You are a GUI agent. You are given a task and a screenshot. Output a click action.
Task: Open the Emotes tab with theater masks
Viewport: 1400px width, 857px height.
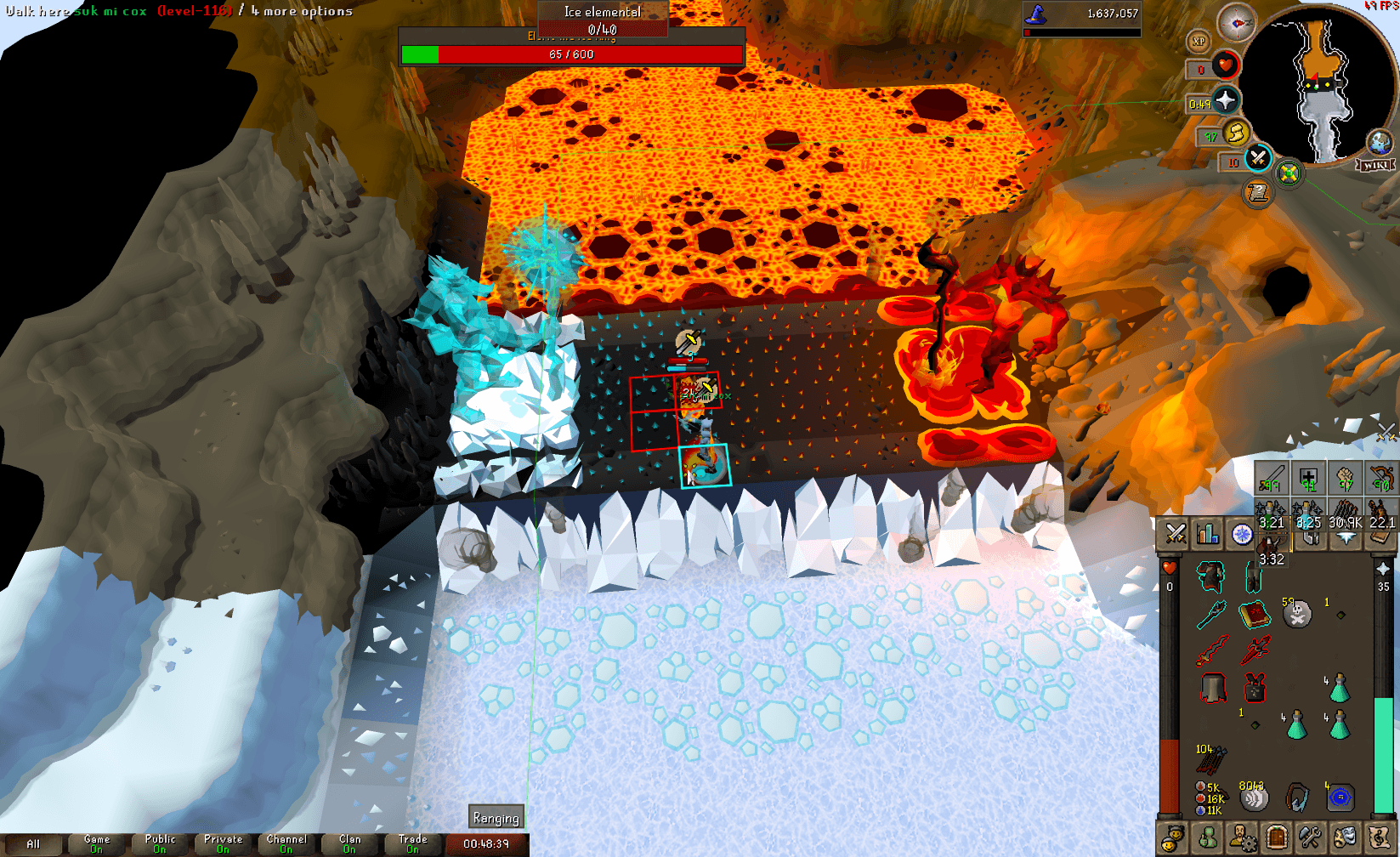1344,837
